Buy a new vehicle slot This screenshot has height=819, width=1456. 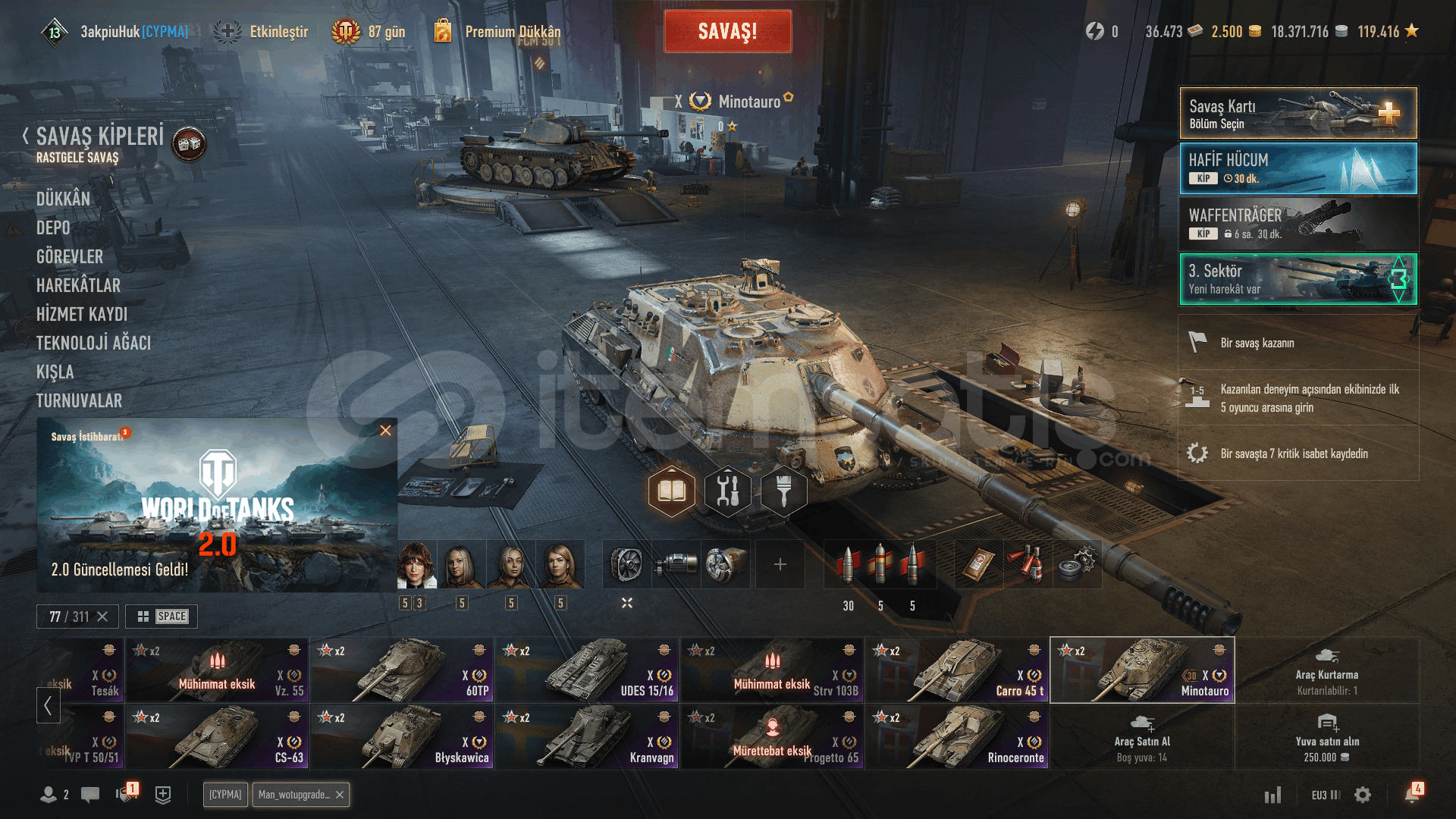tap(1327, 737)
